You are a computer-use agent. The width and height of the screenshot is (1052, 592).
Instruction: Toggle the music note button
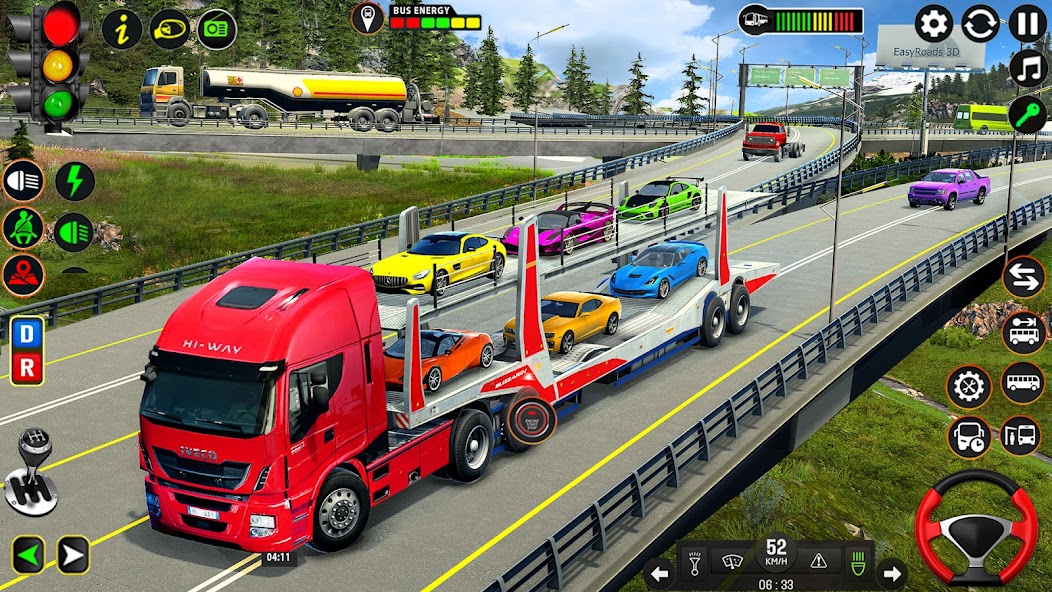tap(1027, 68)
